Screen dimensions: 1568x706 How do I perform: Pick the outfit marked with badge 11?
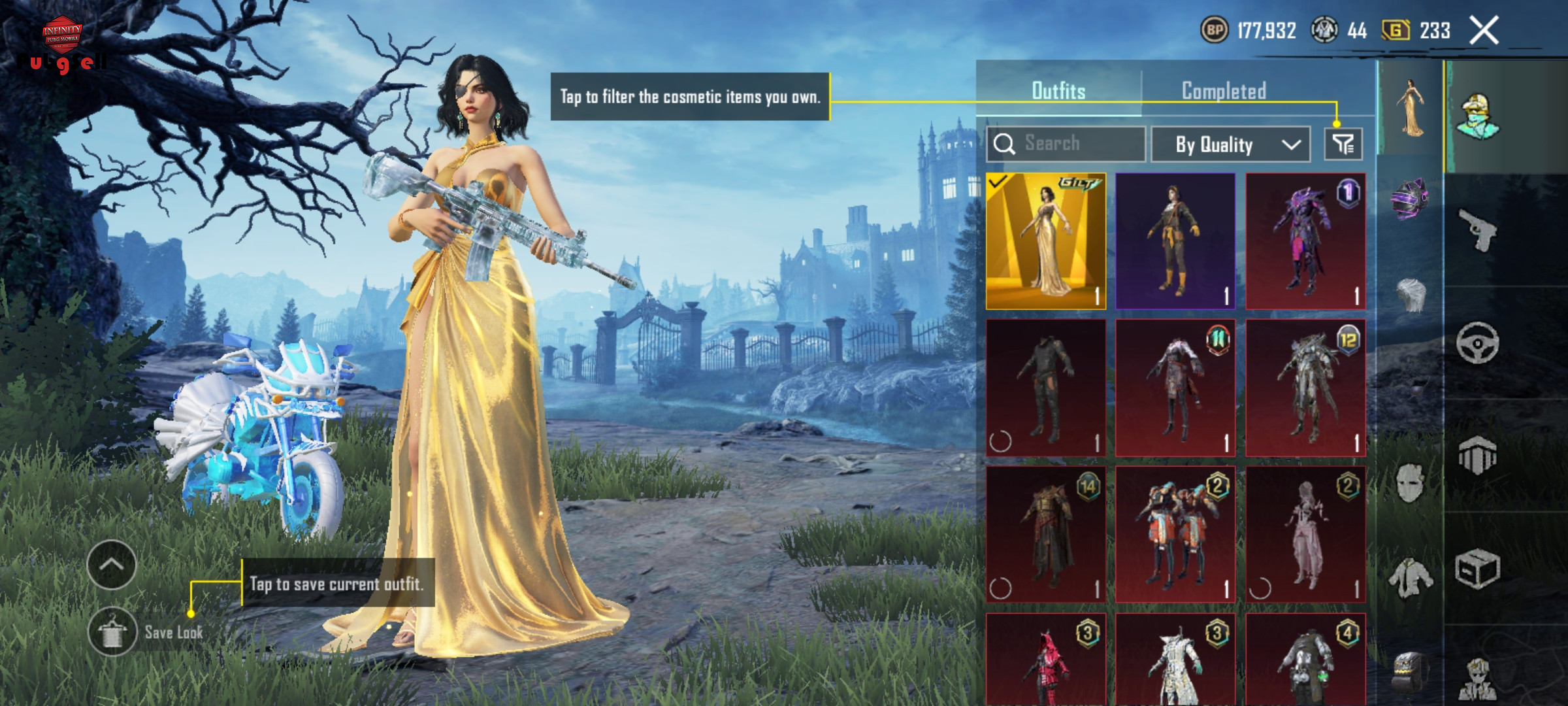1175,388
